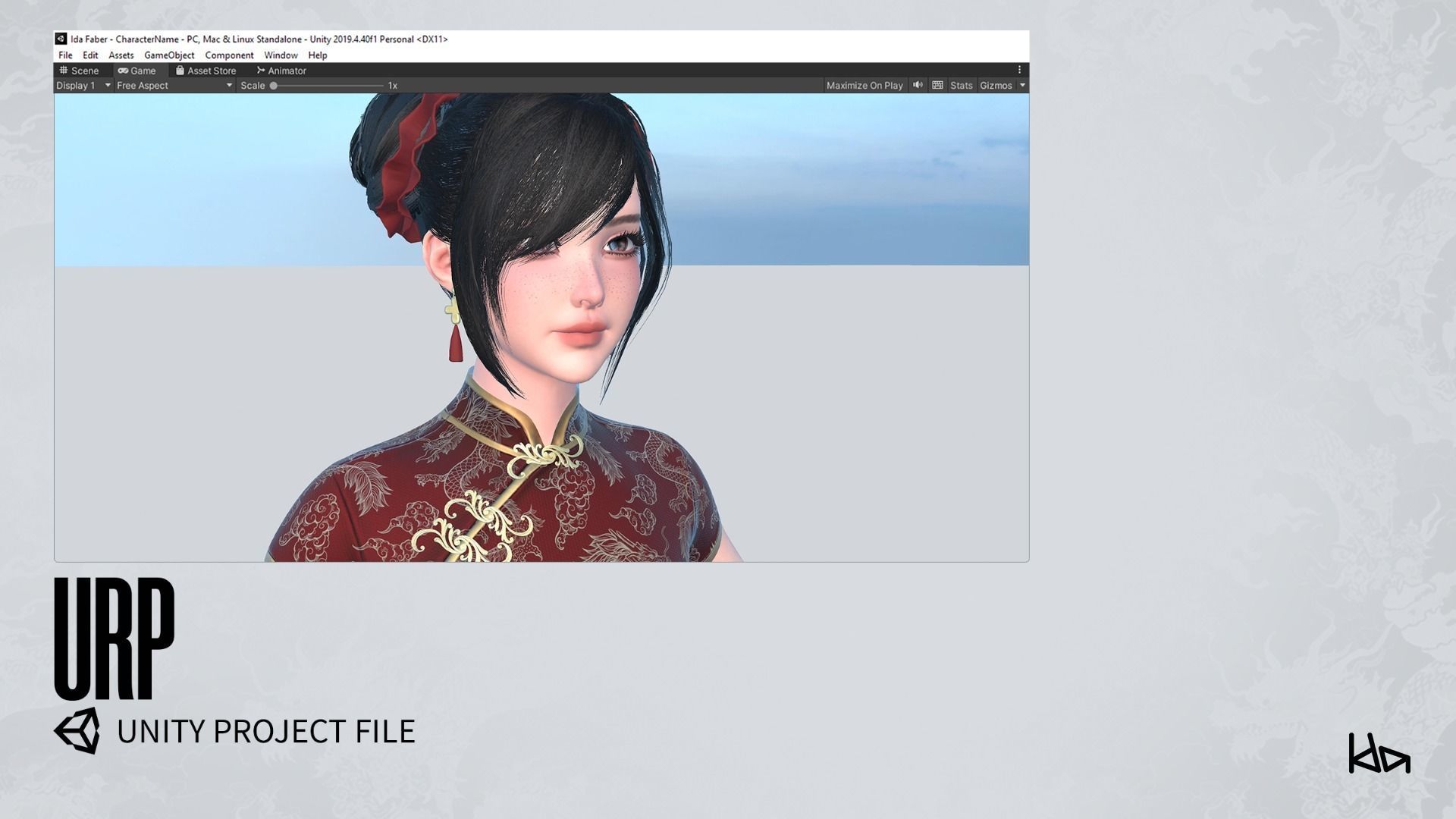
Task: Click the Animator panel icon
Action: pyautogui.click(x=261, y=71)
